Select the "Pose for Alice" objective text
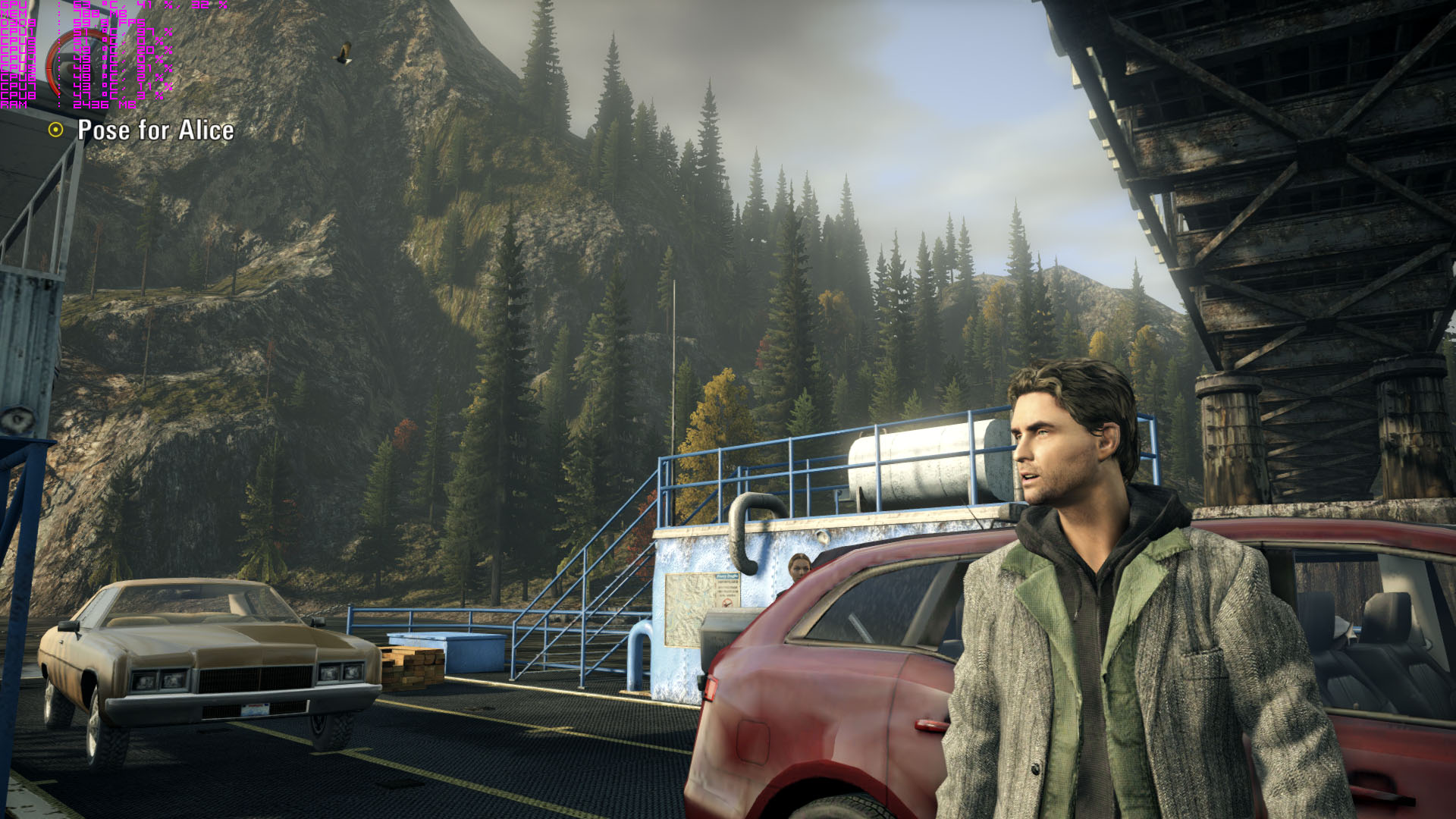1456x819 pixels. tap(155, 130)
